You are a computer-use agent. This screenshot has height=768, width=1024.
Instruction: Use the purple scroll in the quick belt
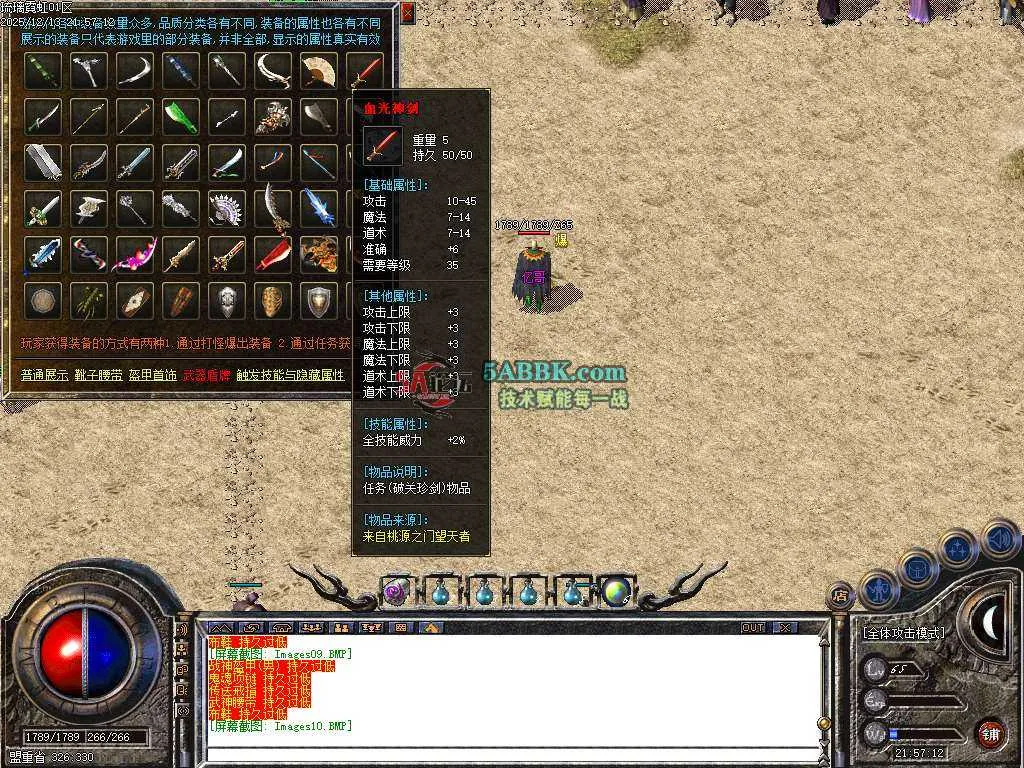tap(396, 593)
